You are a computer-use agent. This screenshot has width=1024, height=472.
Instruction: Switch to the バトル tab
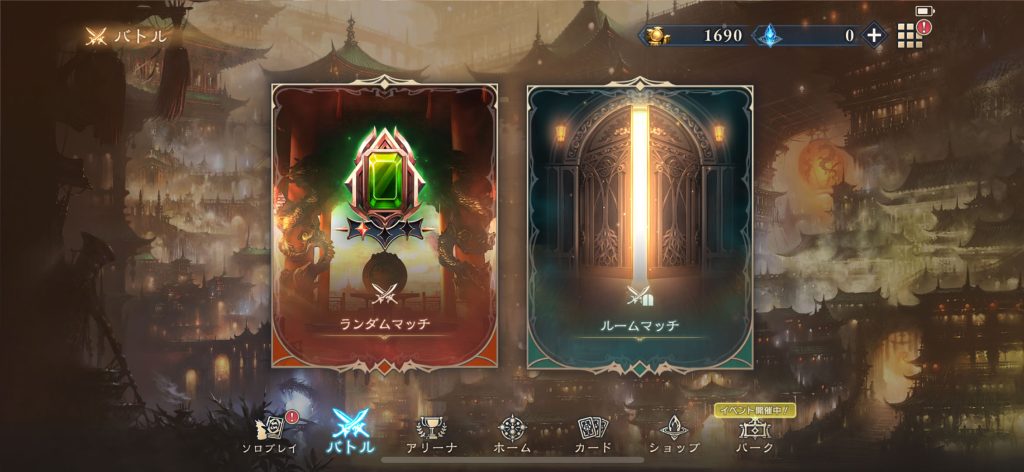click(x=351, y=433)
